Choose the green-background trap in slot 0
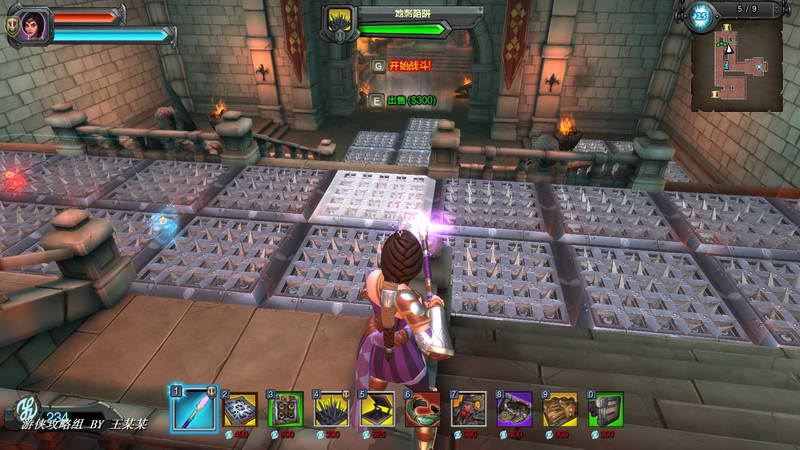 pyautogui.click(x=605, y=409)
